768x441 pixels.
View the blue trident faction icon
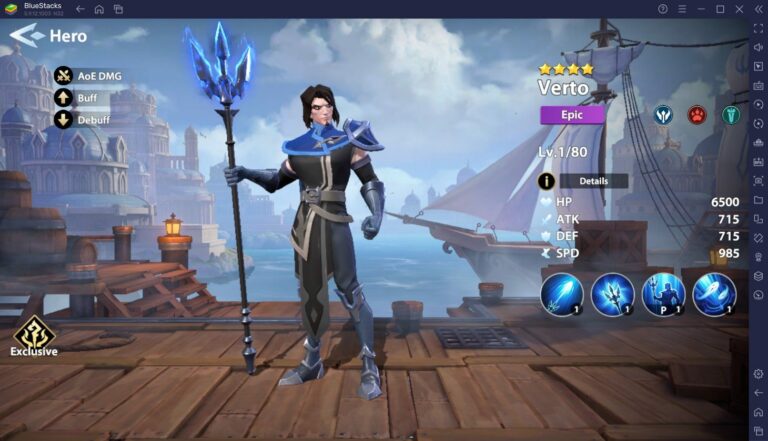(x=662, y=114)
